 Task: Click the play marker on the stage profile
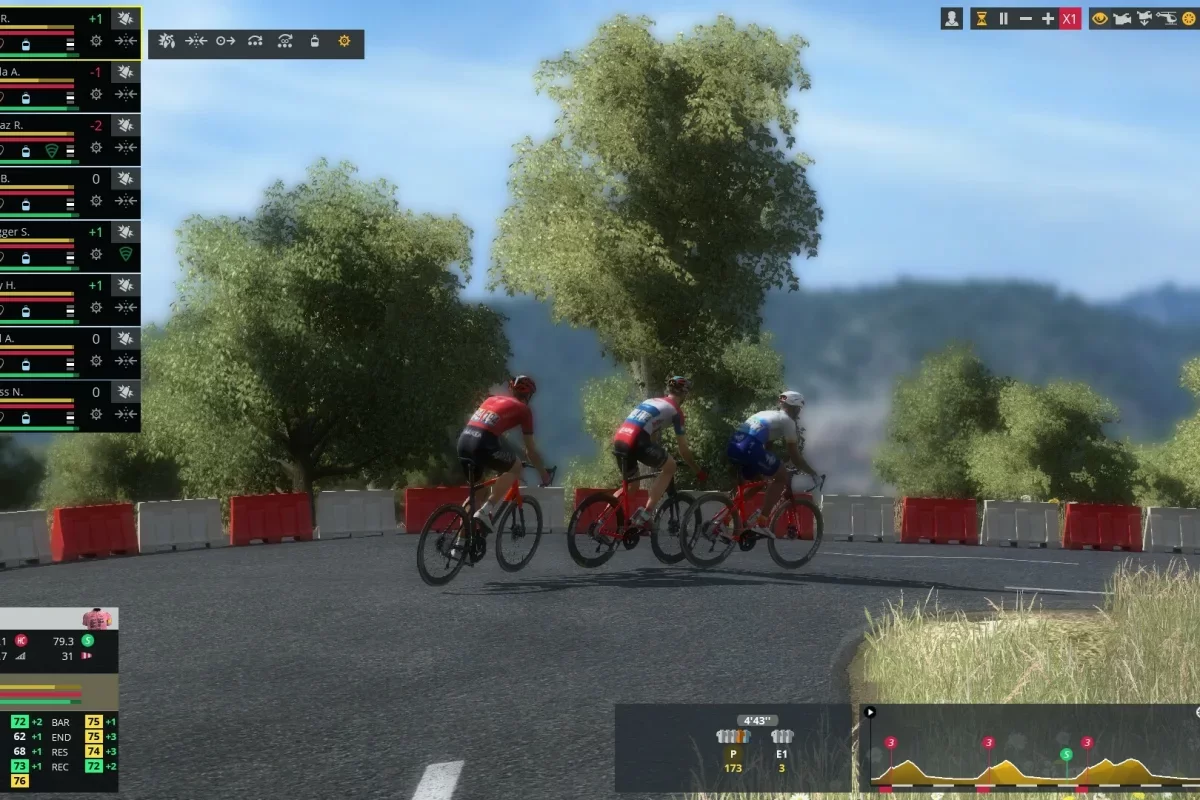coord(870,712)
